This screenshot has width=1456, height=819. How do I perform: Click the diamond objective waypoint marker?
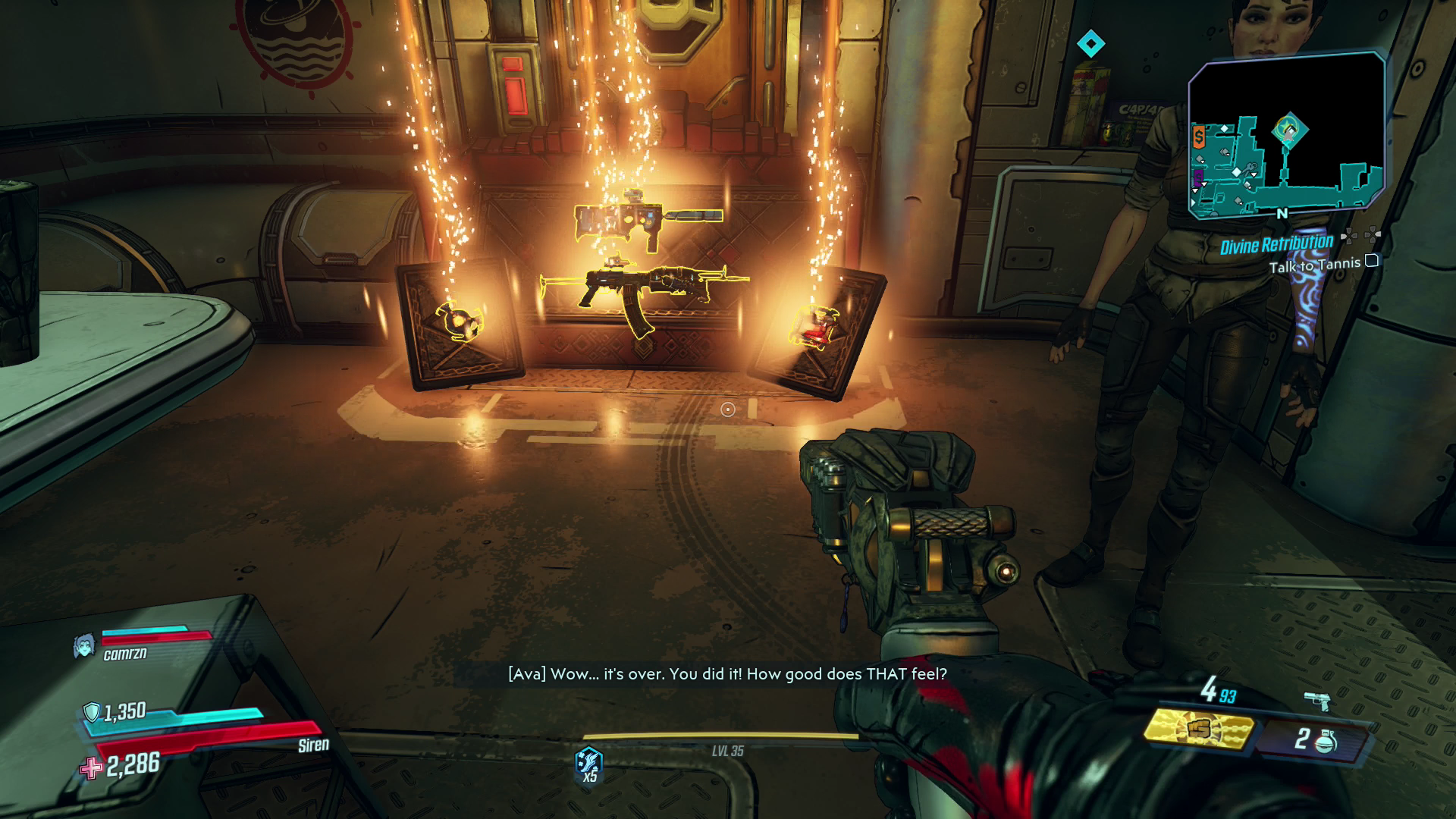pyautogui.click(x=1090, y=44)
